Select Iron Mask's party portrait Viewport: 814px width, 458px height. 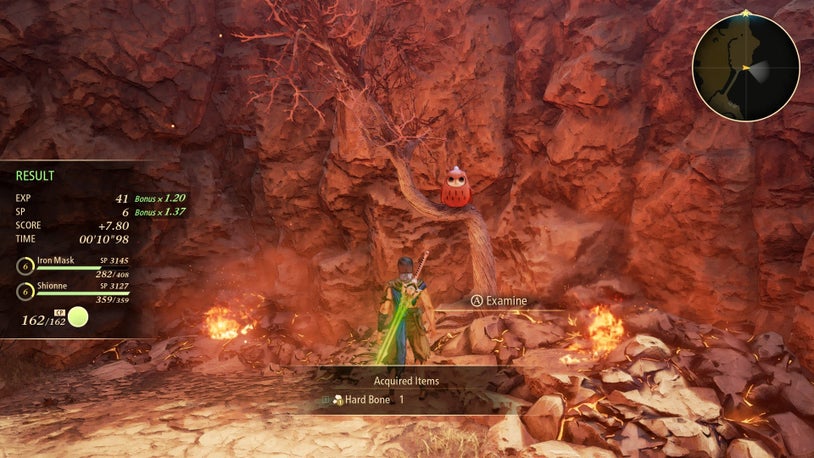pyautogui.click(x=25, y=266)
